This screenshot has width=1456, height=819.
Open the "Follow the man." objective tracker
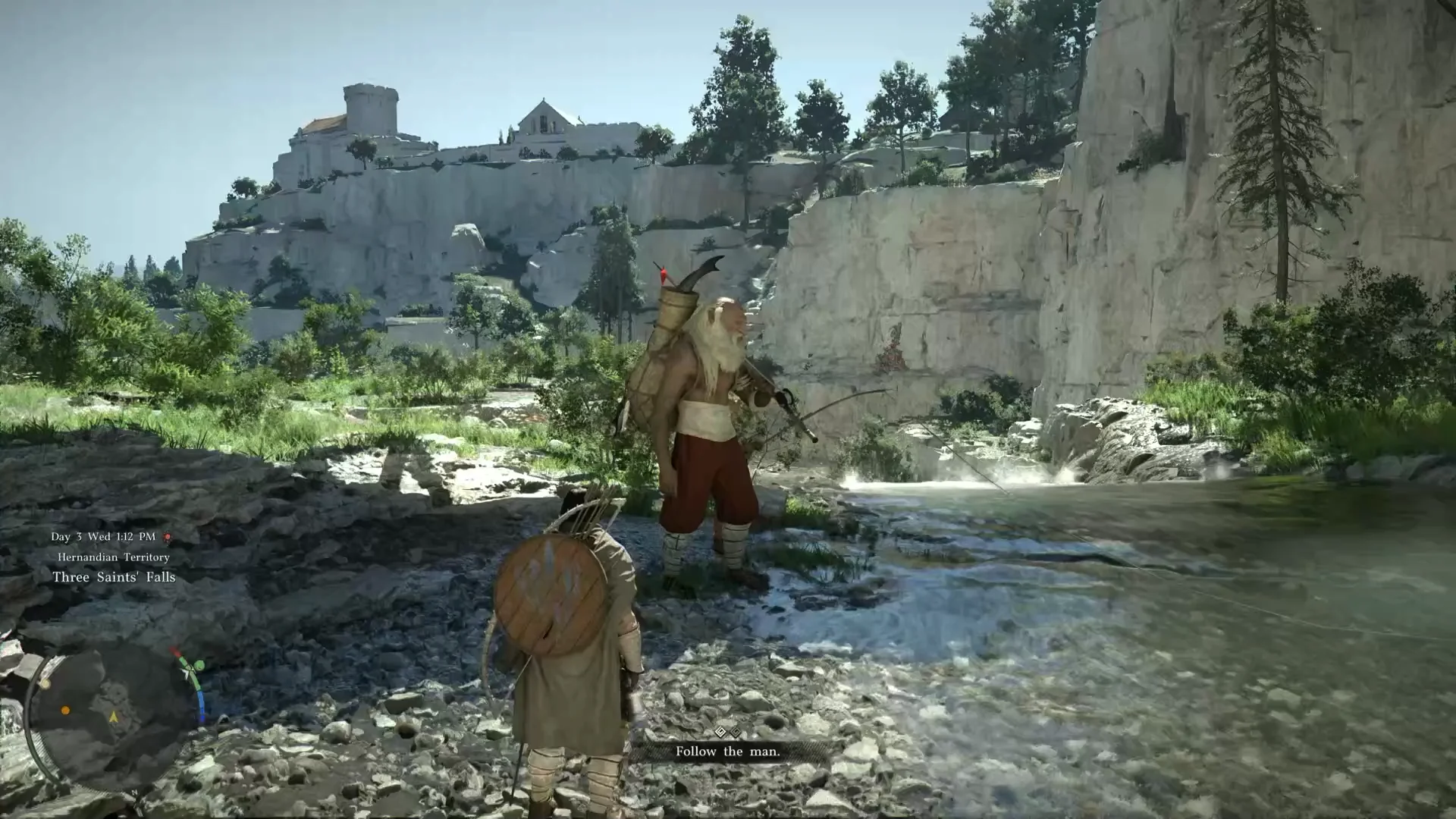pos(727,751)
